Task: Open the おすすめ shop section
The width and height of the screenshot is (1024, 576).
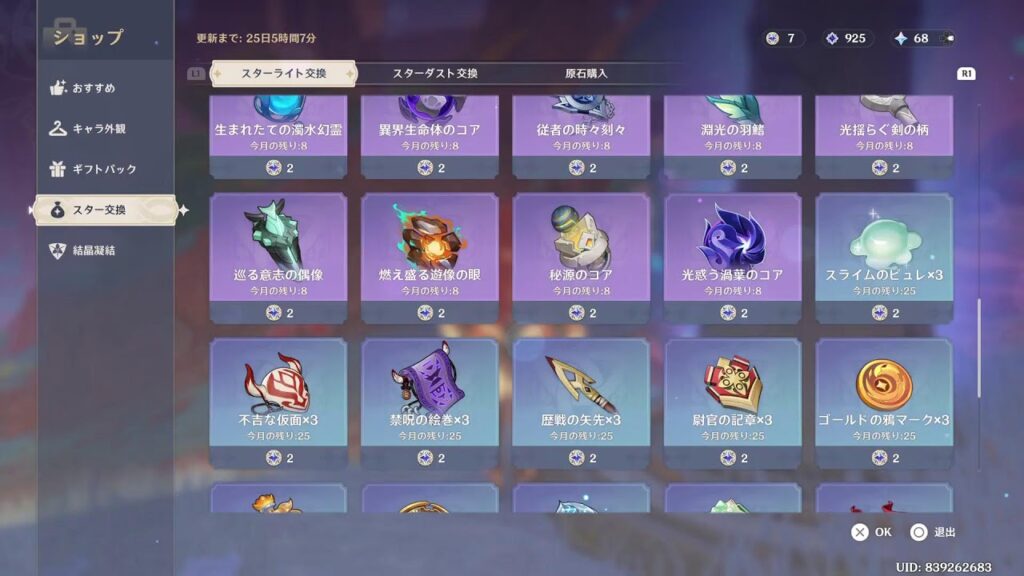Action: point(93,88)
